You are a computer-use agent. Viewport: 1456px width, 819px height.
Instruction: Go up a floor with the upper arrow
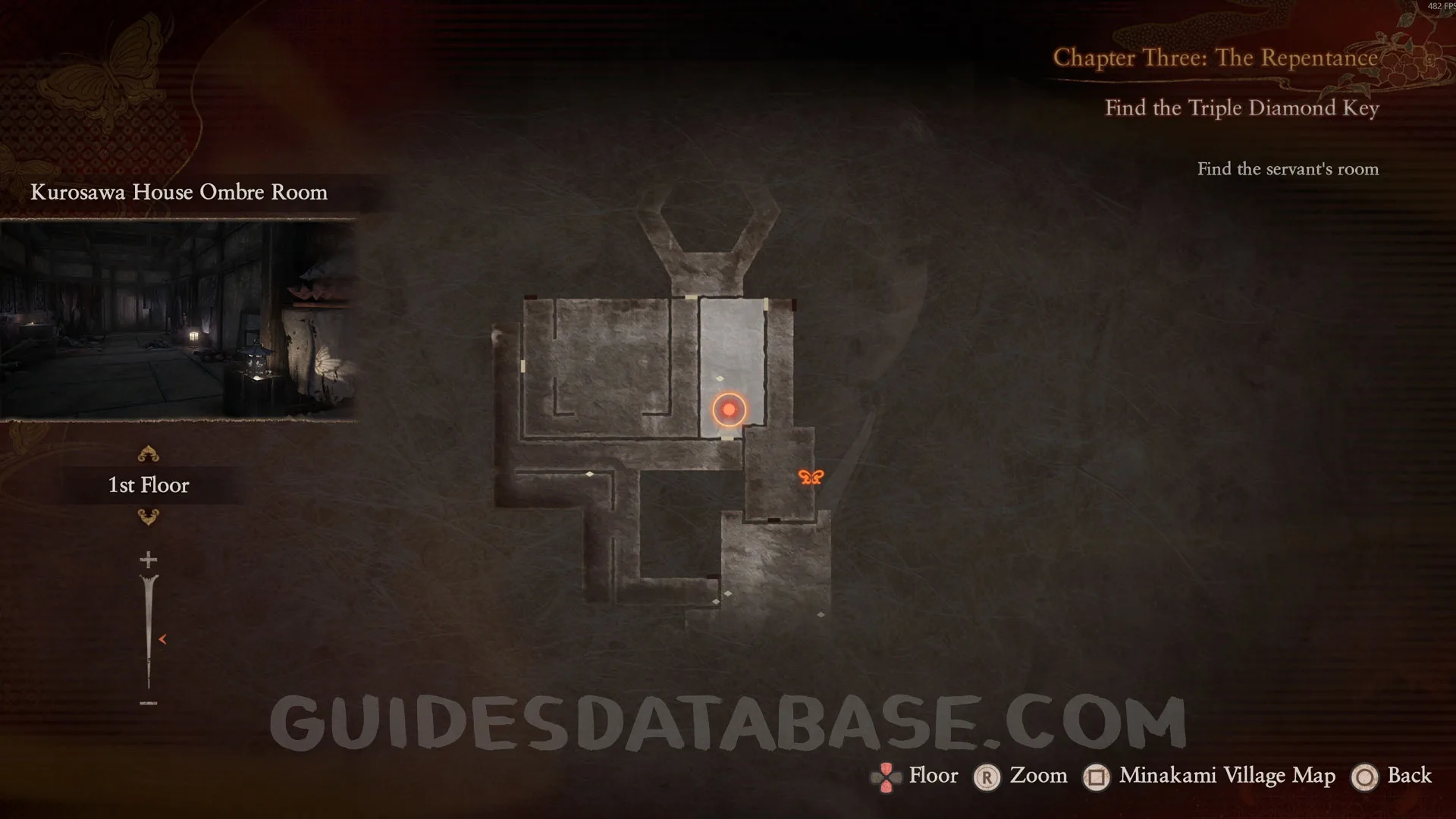148,454
